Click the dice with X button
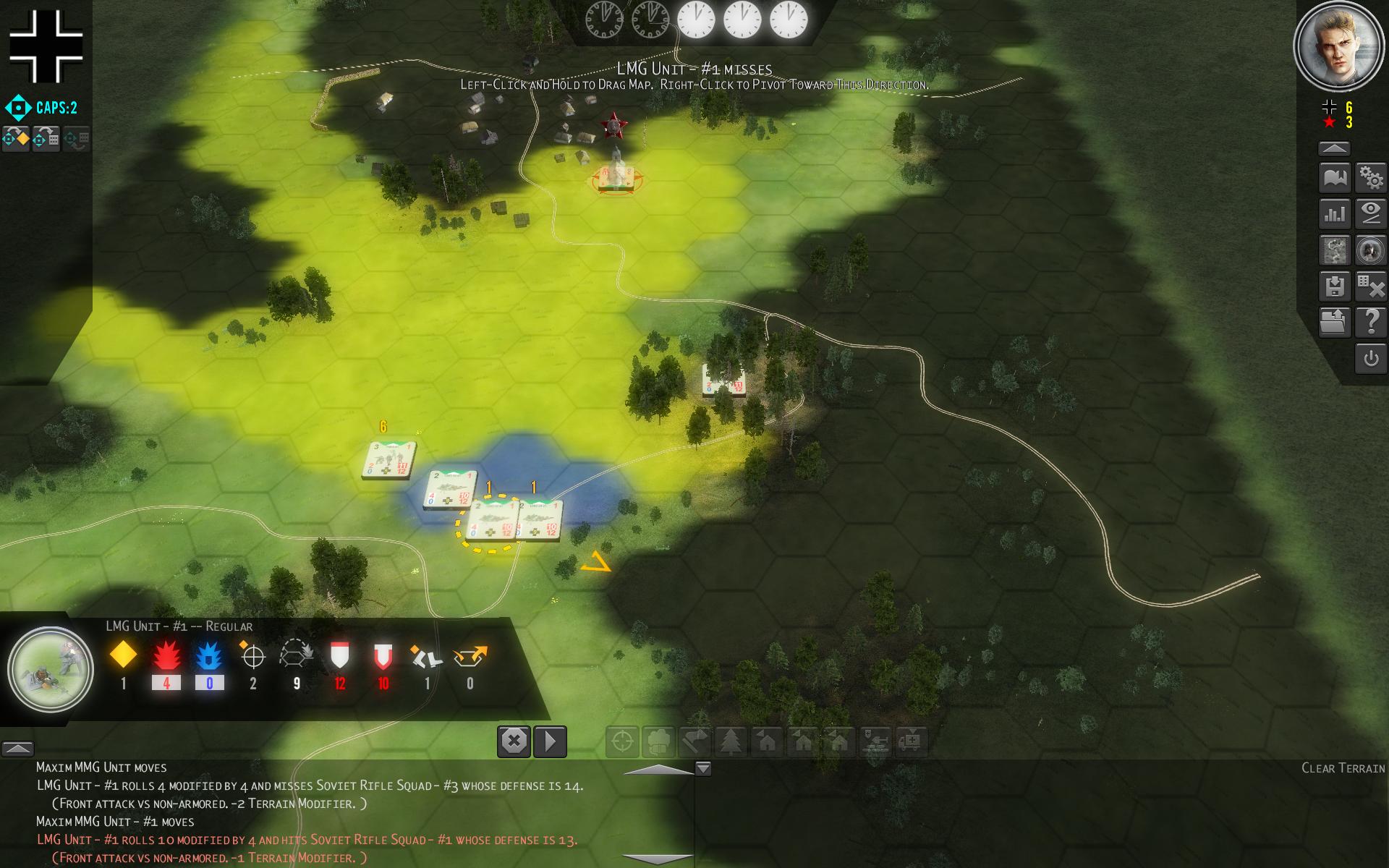This screenshot has height=868, width=1389. tap(1371, 286)
